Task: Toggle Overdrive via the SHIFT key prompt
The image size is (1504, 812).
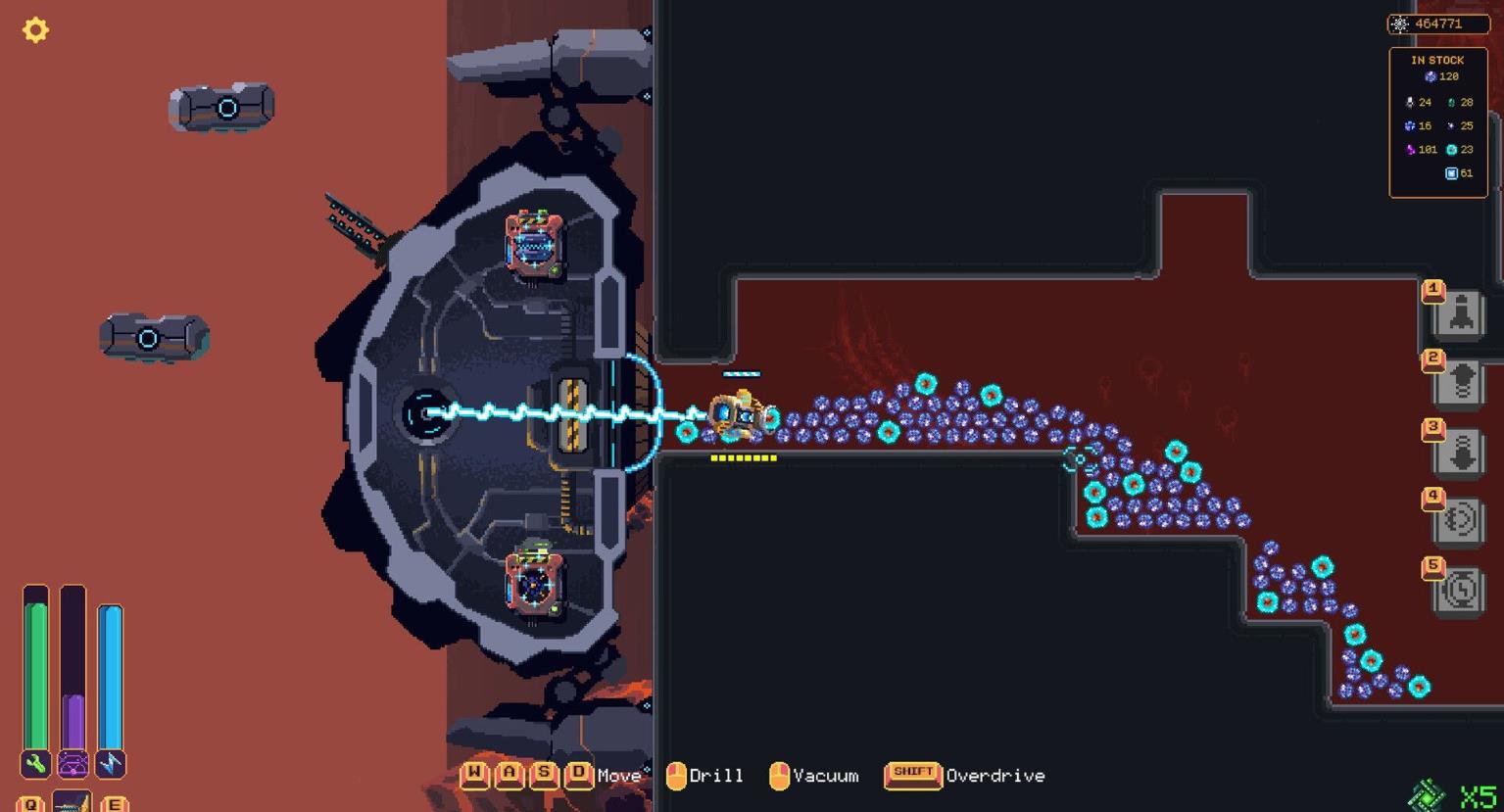Action: 913,774
